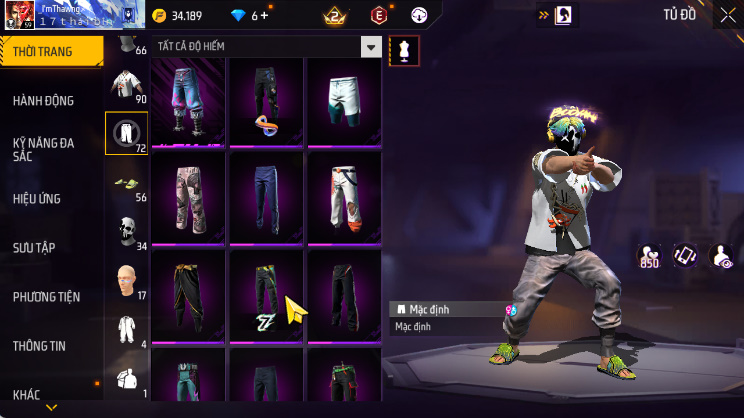The width and height of the screenshot is (744, 418).
Task: Open the Kỹ Năng Đa Sắc tab
Action: click(x=44, y=149)
